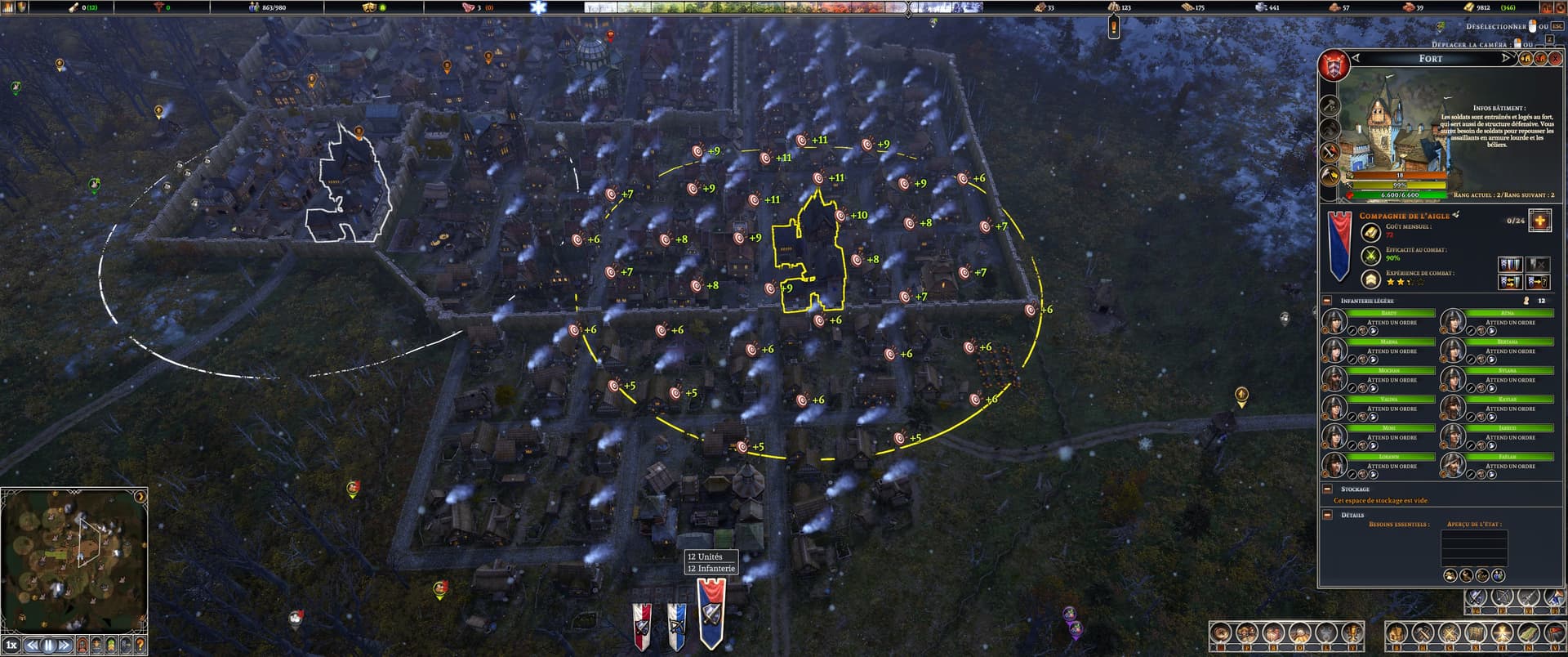1568x657 pixels.
Task: Recruit soldiers with the orange plus button
Action: point(1539,221)
